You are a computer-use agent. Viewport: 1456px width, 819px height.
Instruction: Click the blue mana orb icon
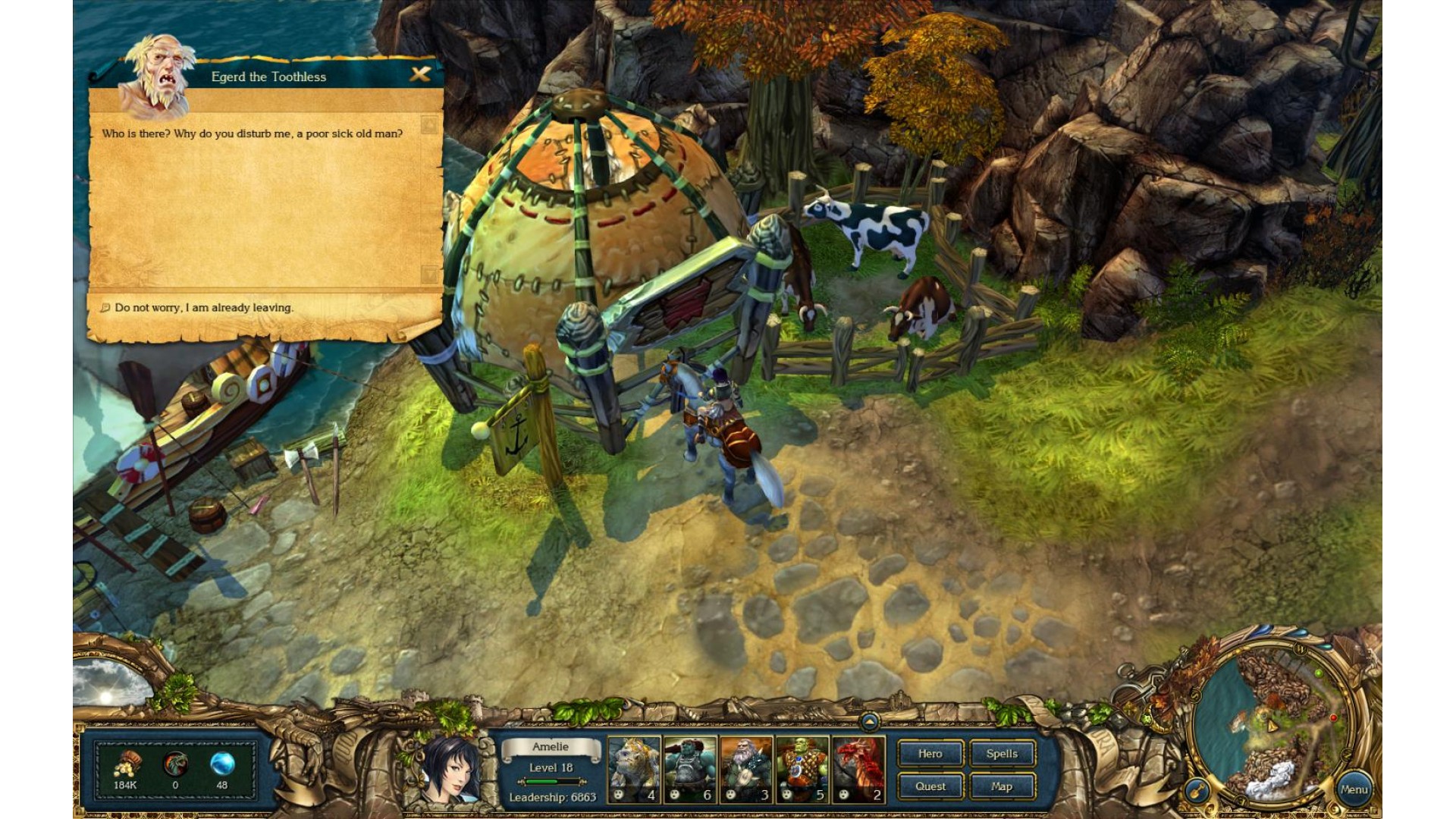pyautogui.click(x=222, y=764)
